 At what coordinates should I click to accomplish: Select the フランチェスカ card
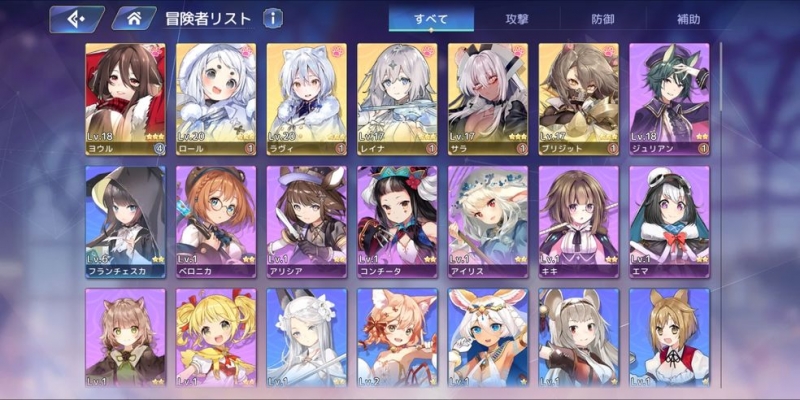point(125,220)
